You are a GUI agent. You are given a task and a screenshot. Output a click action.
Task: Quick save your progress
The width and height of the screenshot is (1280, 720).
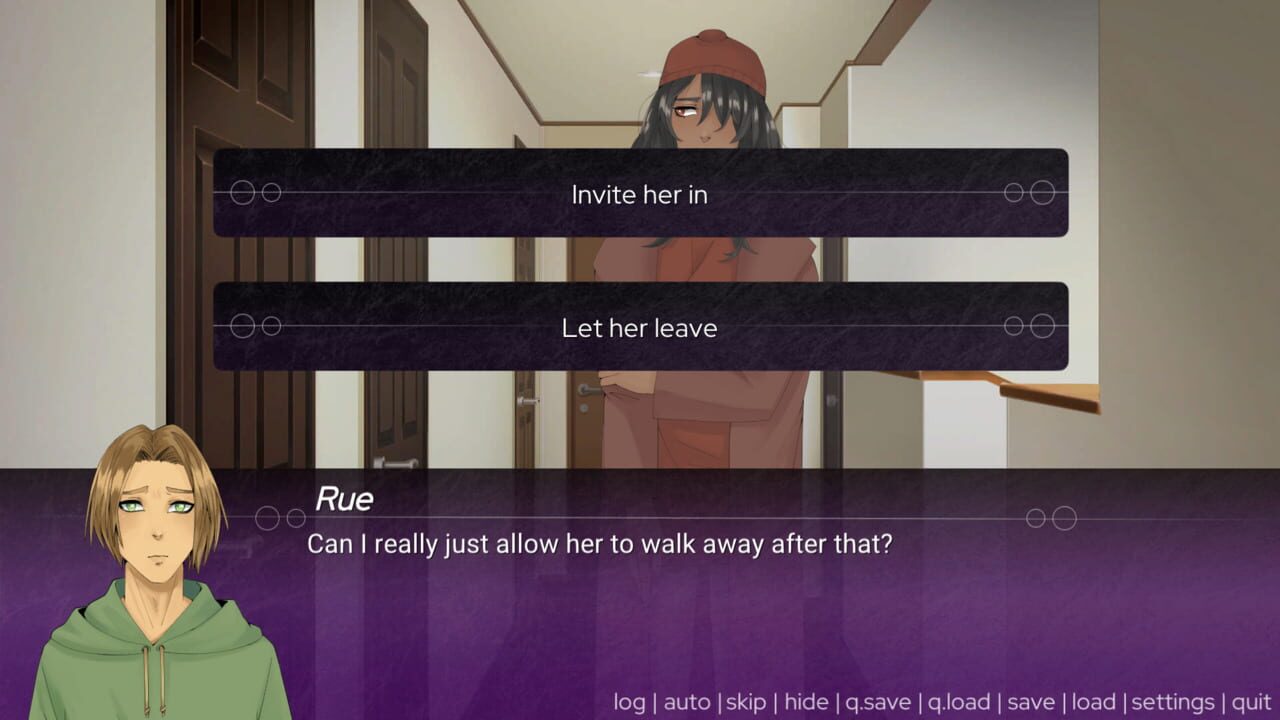tap(876, 702)
